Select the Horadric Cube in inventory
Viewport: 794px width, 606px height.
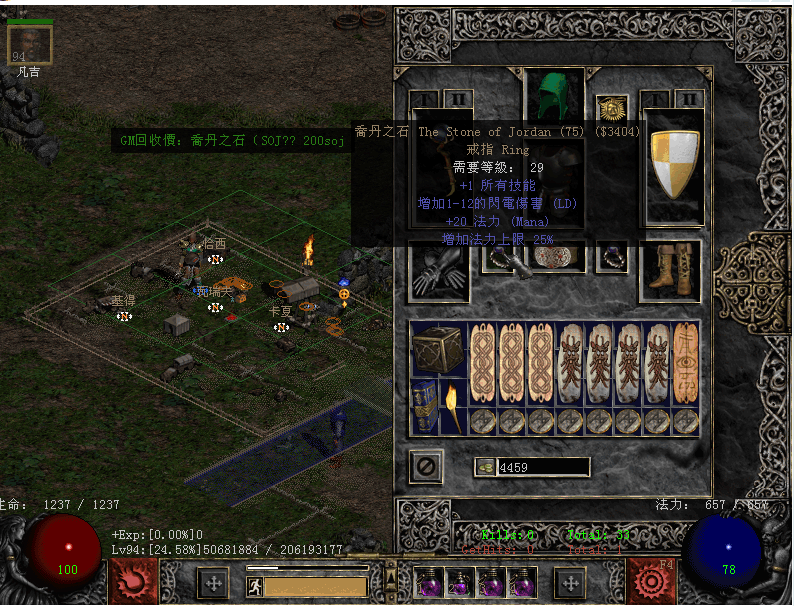point(436,349)
